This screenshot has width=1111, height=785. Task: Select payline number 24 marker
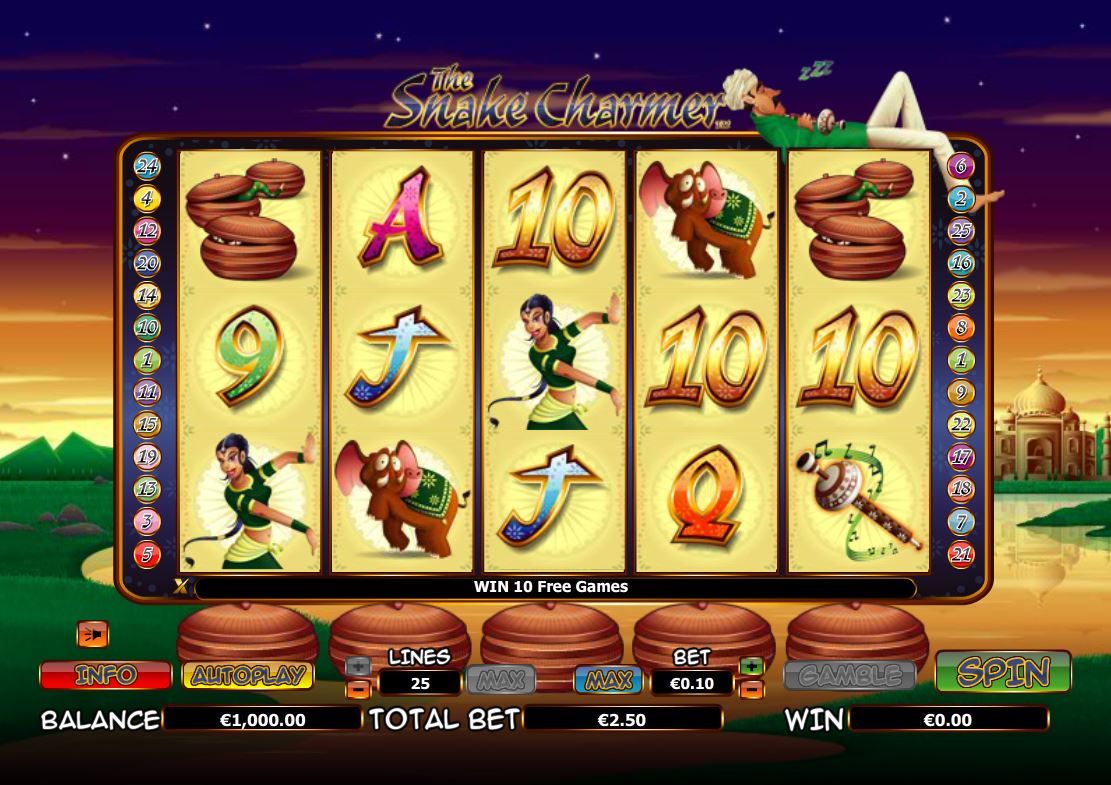pos(147,167)
